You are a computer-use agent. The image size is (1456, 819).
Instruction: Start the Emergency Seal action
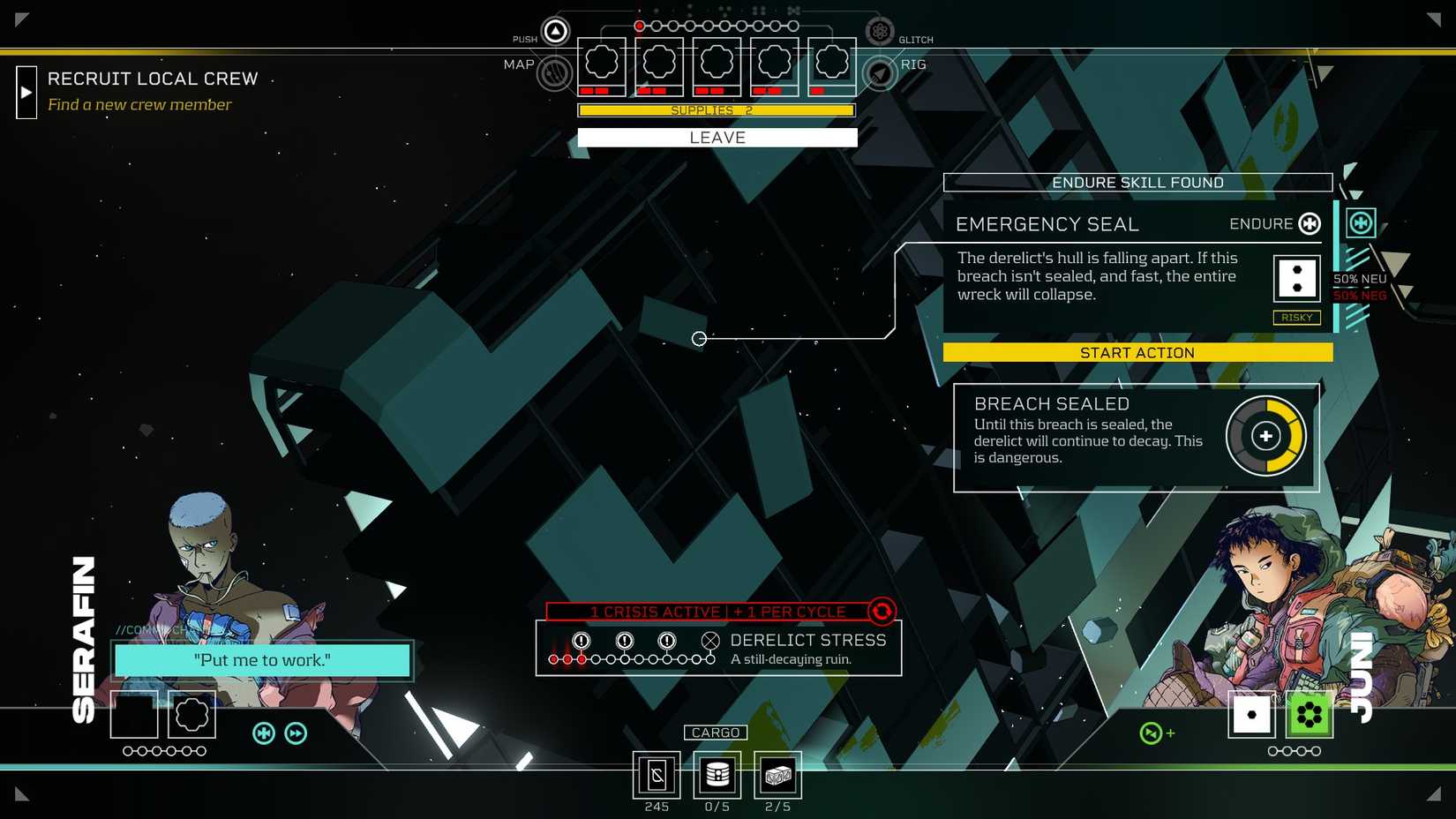pos(1137,353)
